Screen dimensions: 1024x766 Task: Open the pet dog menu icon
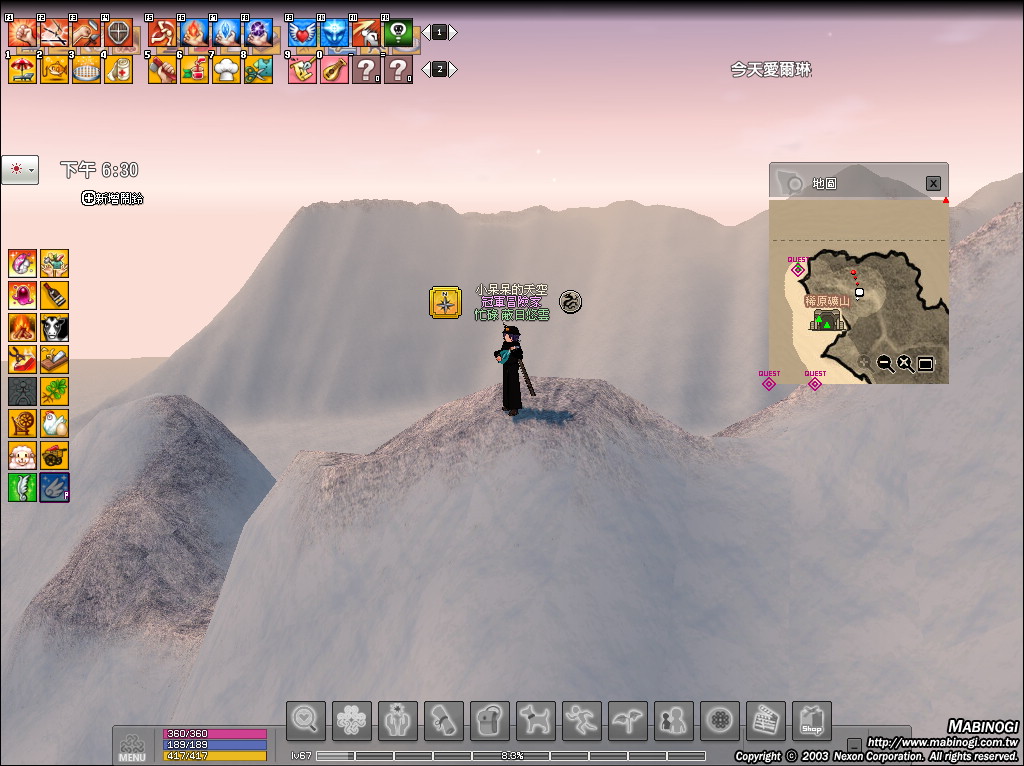535,720
